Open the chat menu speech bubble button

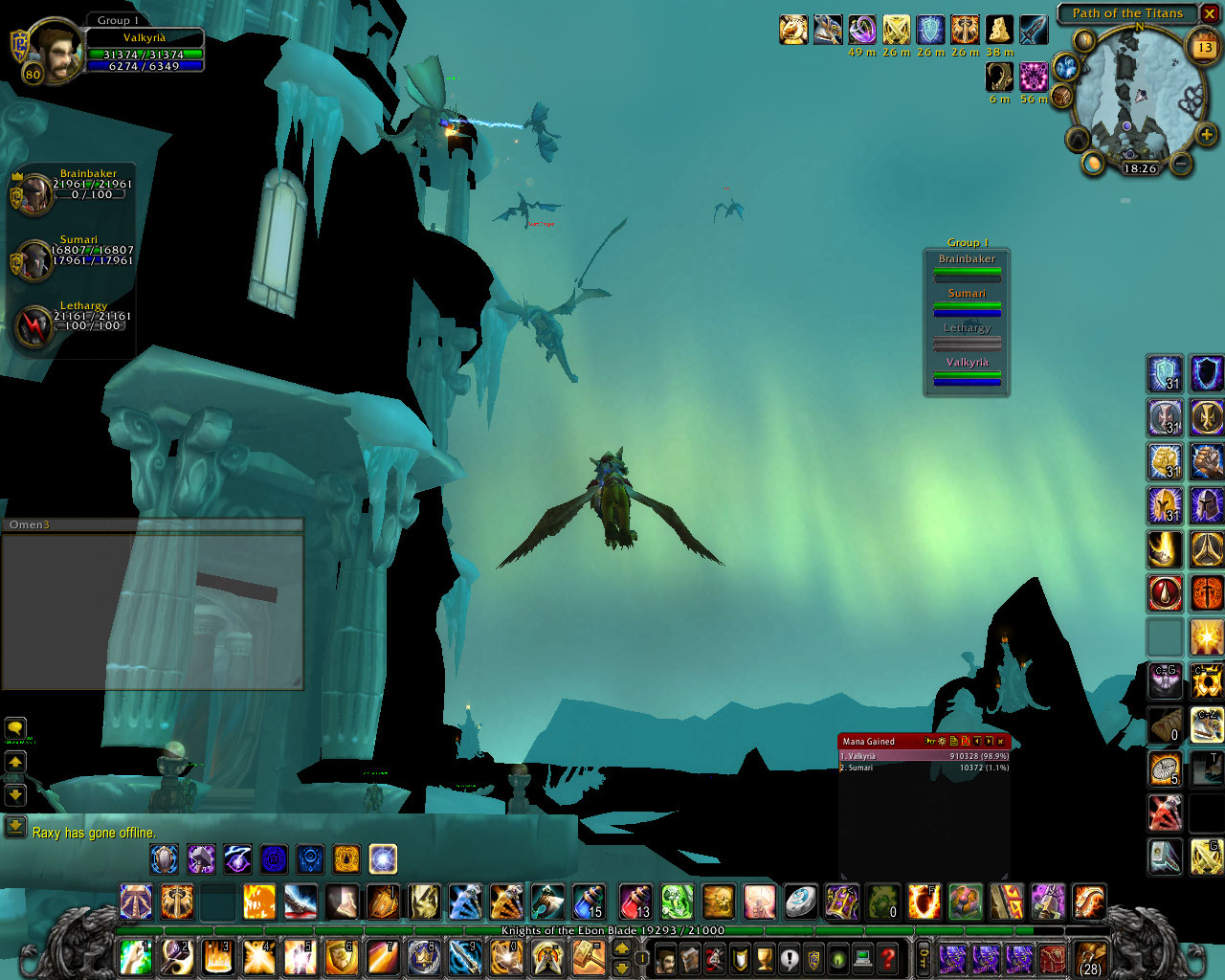coord(15,729)
